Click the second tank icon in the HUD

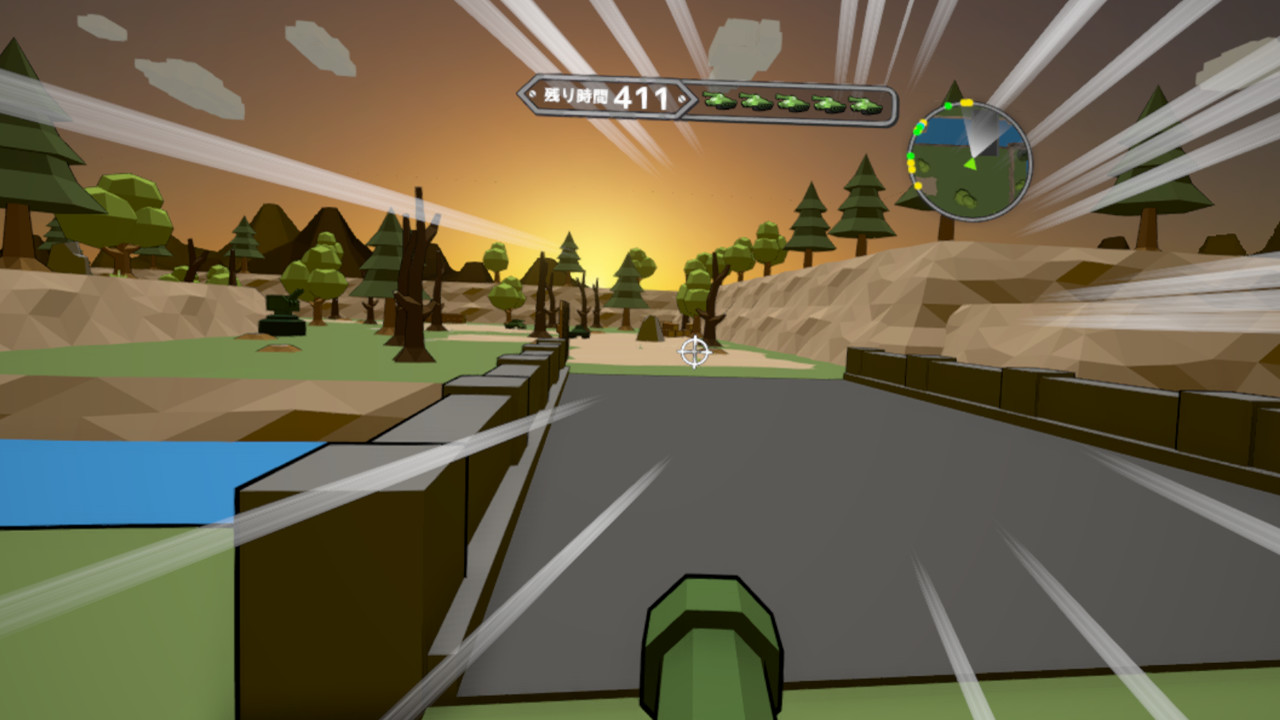[758, 101]
